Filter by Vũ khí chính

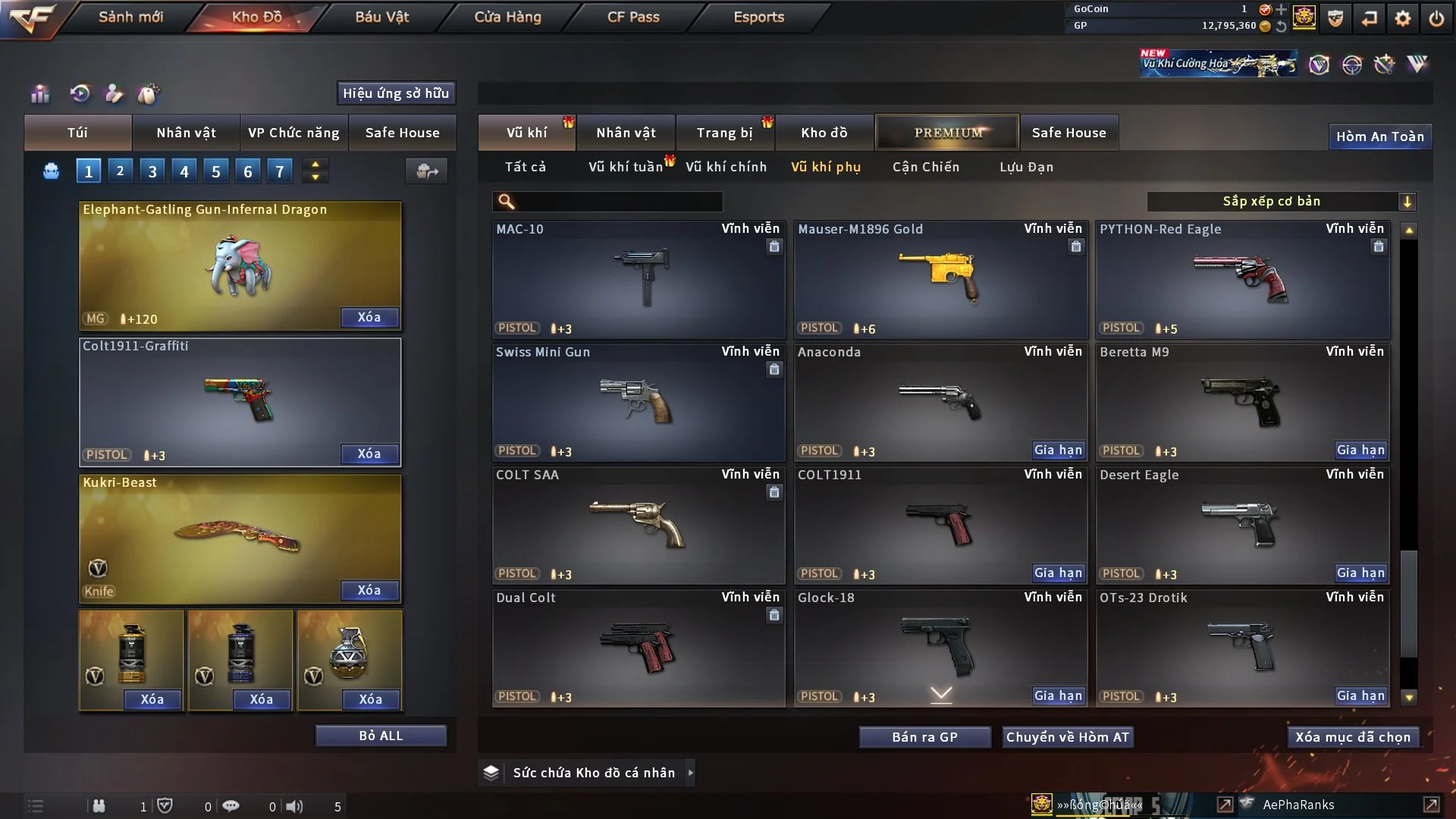(x=726, y=167)
